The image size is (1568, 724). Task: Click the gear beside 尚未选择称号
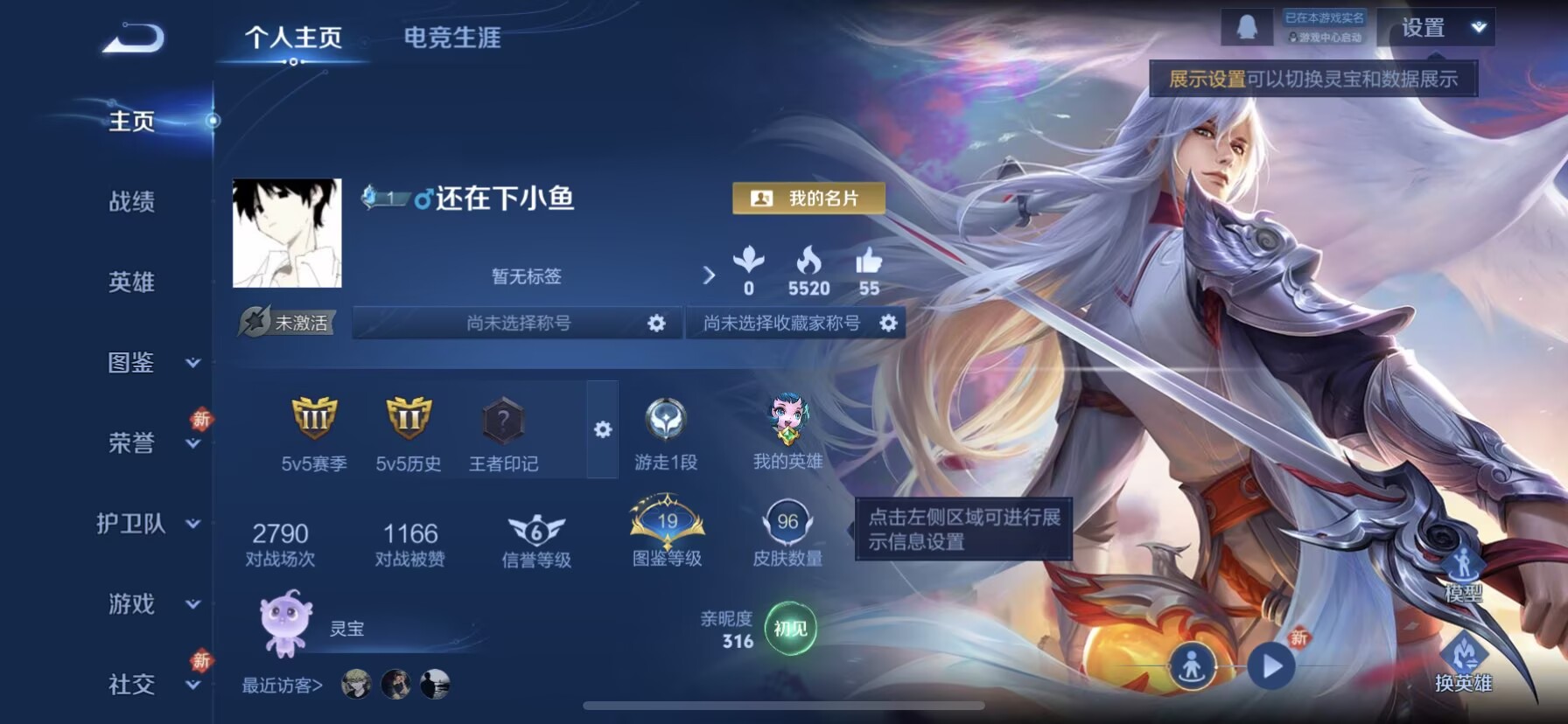click(x=654, y=323)
